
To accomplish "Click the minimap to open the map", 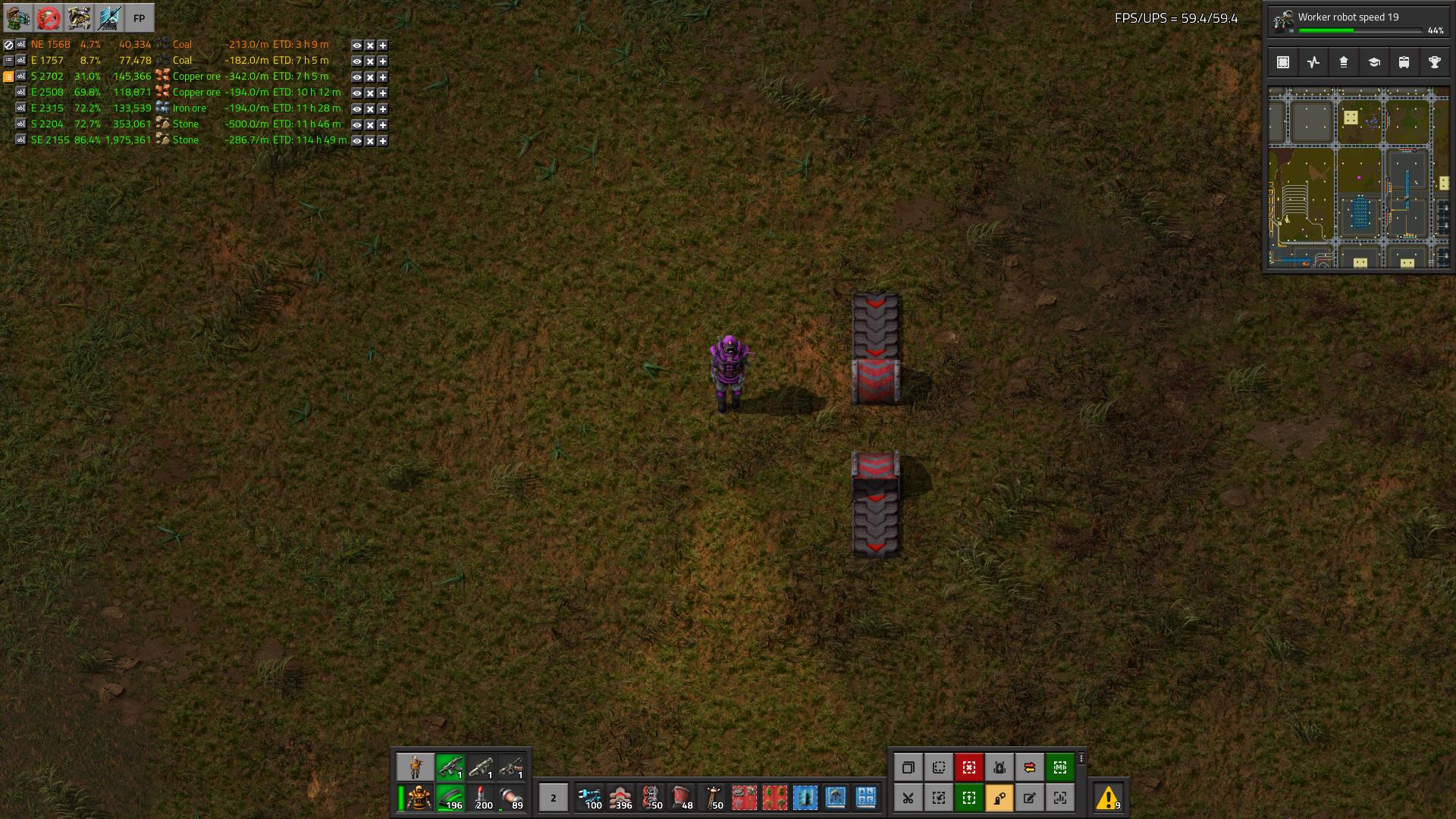I will (1358, 178).
